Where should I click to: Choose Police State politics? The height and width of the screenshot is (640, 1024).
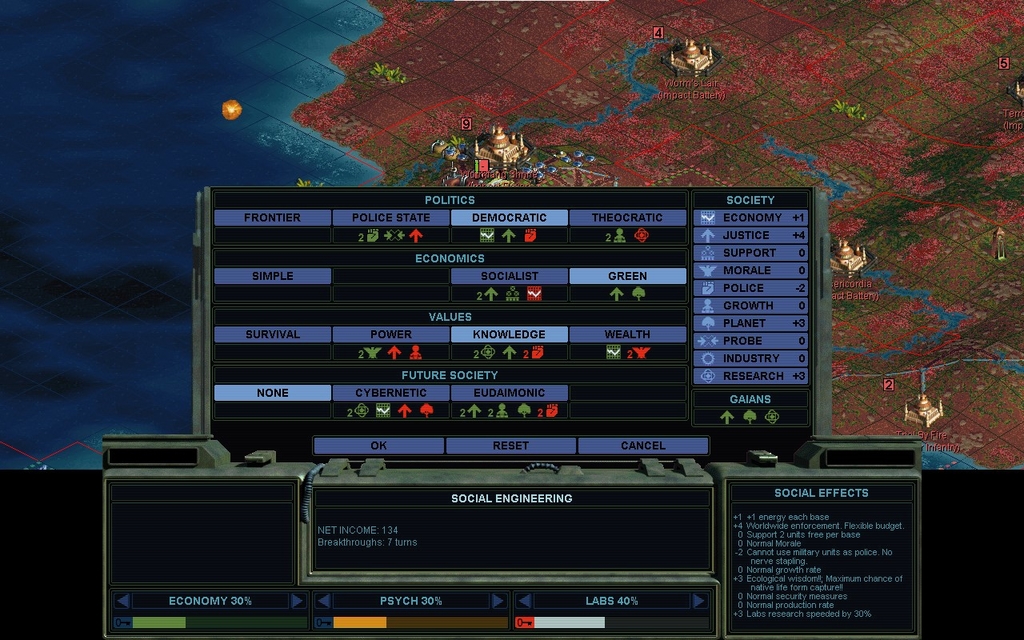click(390, 218)
